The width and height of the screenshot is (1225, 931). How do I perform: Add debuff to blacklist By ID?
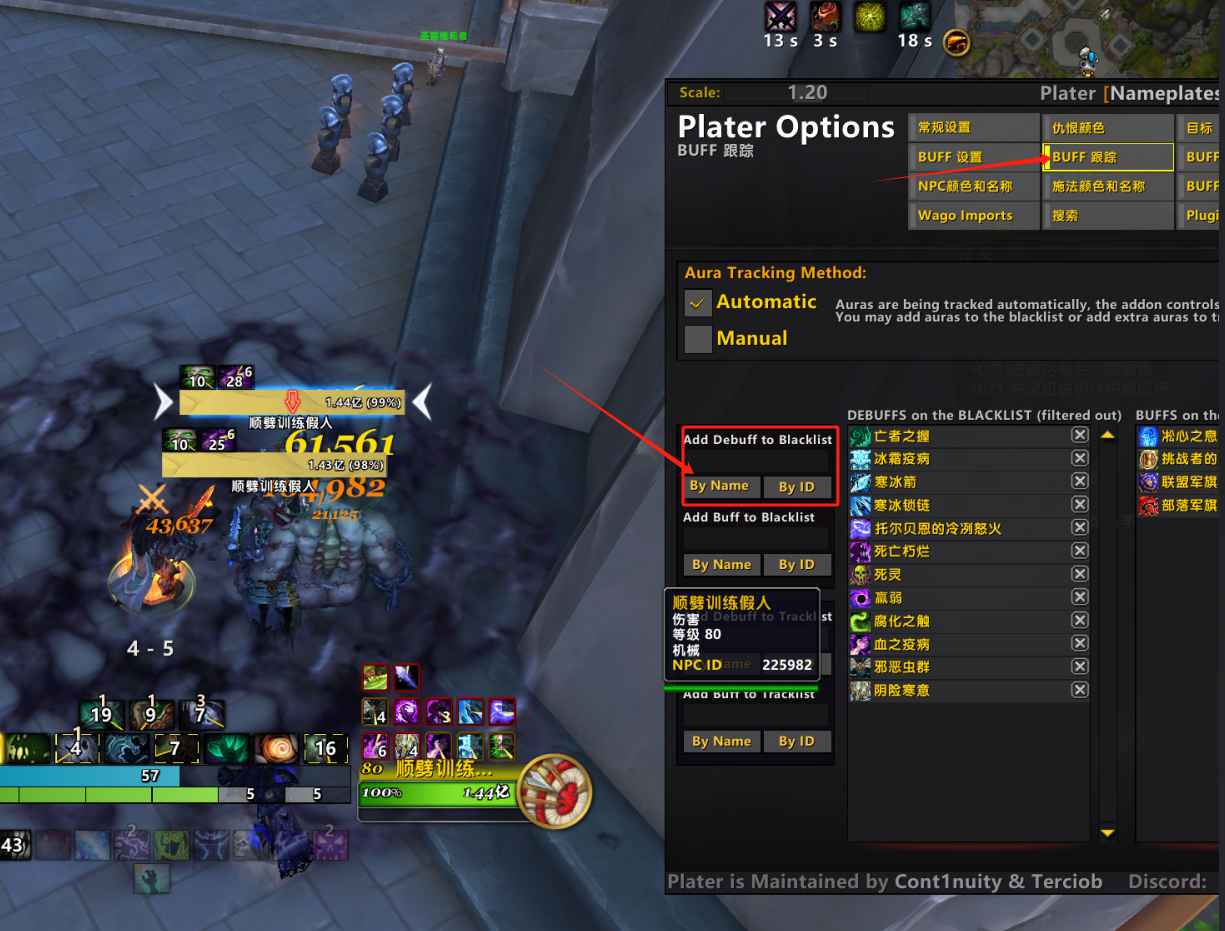pos(796,487)
